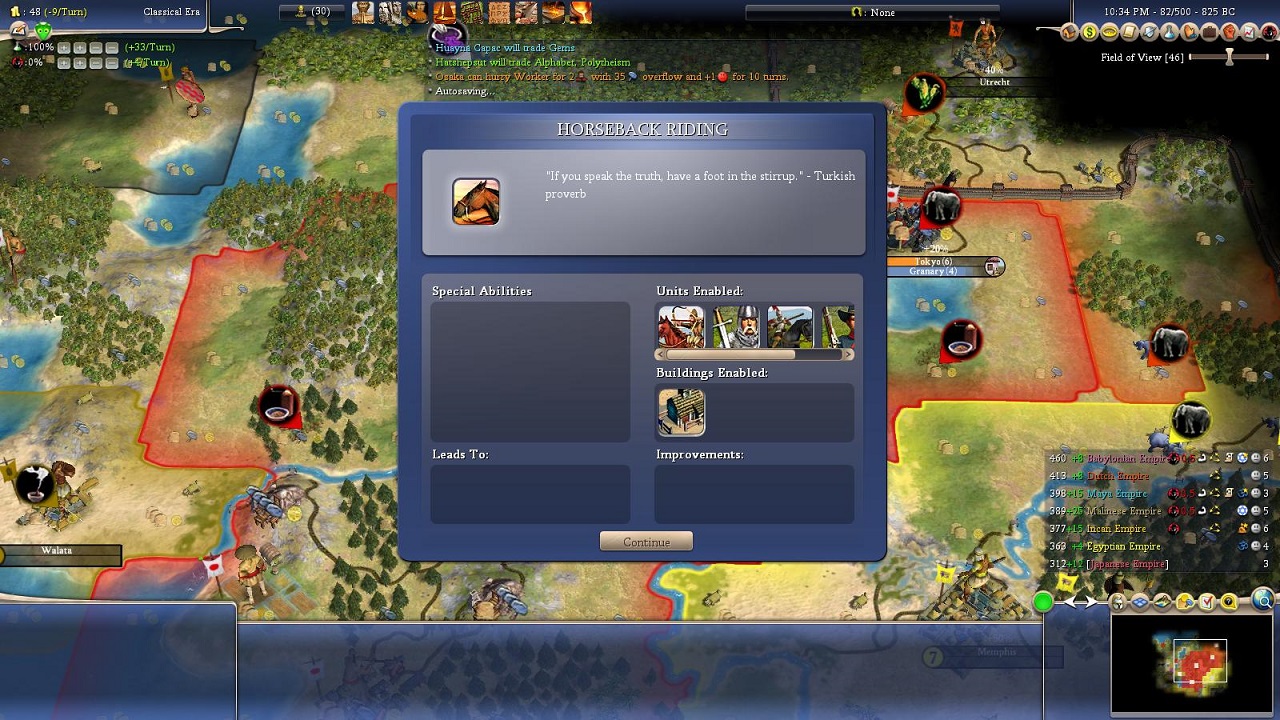Adjust the Field of View slider
The height and width of the screenshot is (720, 1280).
click(1230, 58)
